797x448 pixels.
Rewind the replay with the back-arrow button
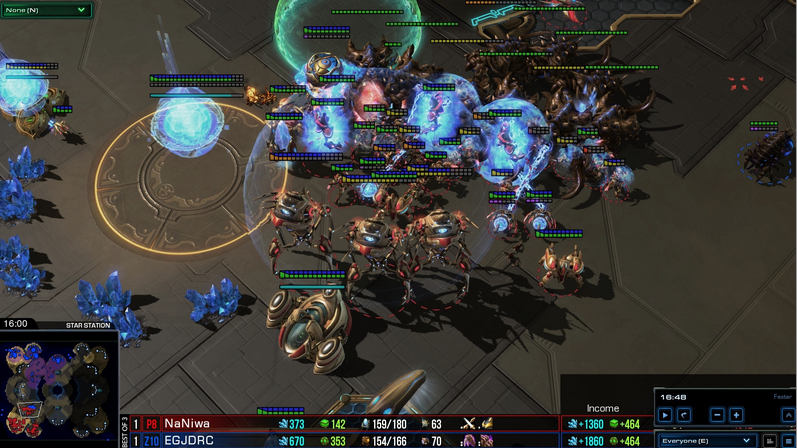[684, 415]
